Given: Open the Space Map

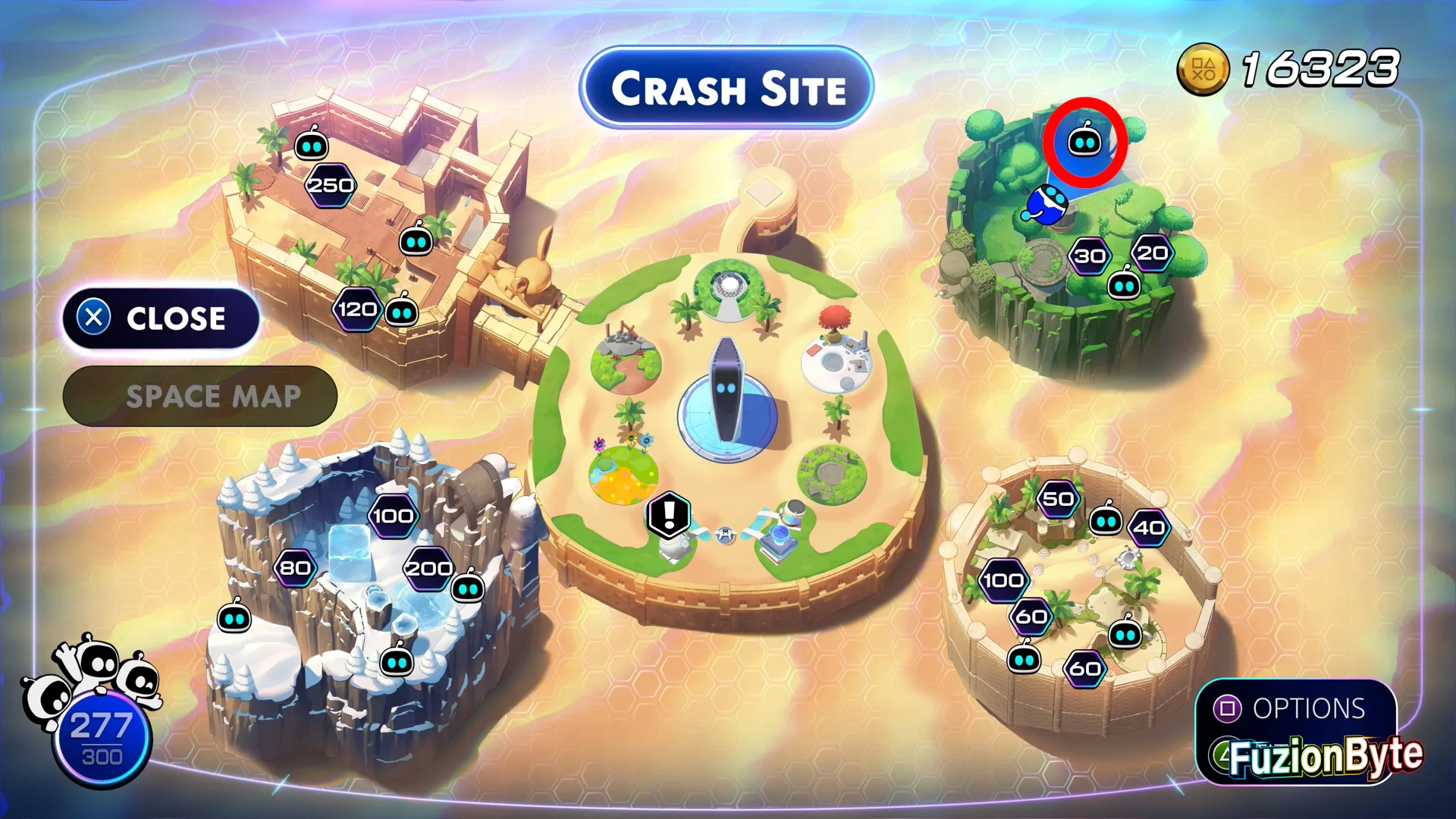Looking at the screenshot, I should pos(200,397).
